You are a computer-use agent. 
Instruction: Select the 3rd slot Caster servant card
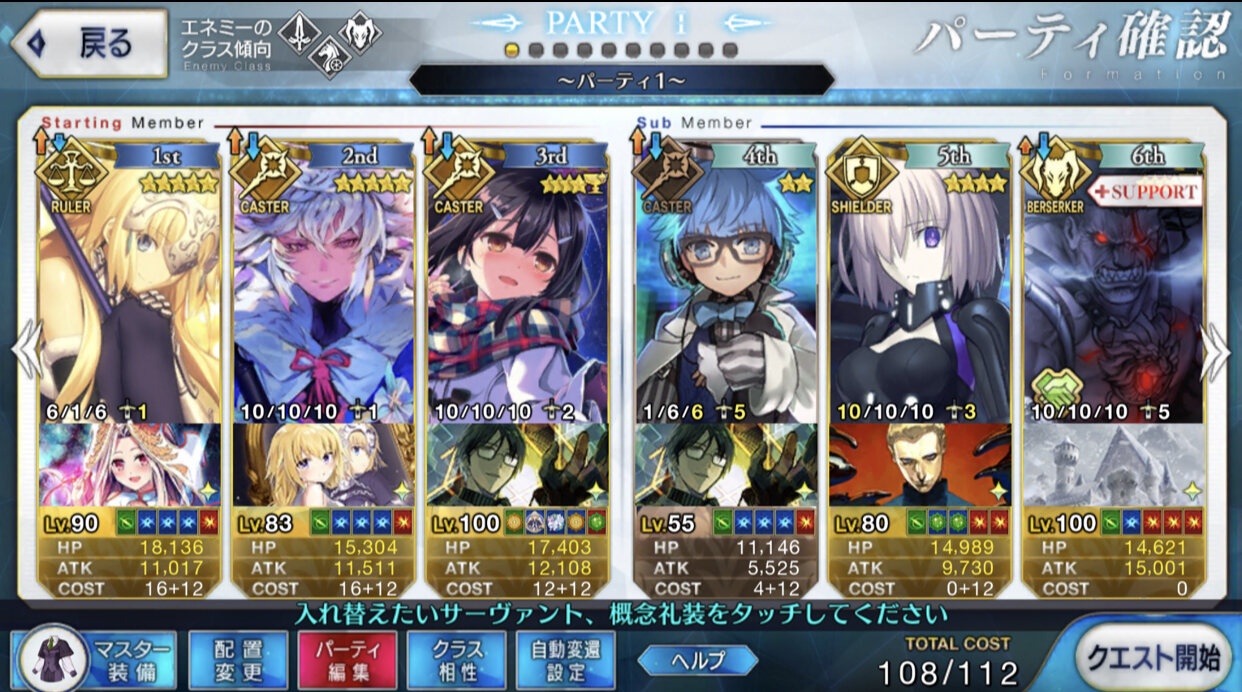coord(517,290)
